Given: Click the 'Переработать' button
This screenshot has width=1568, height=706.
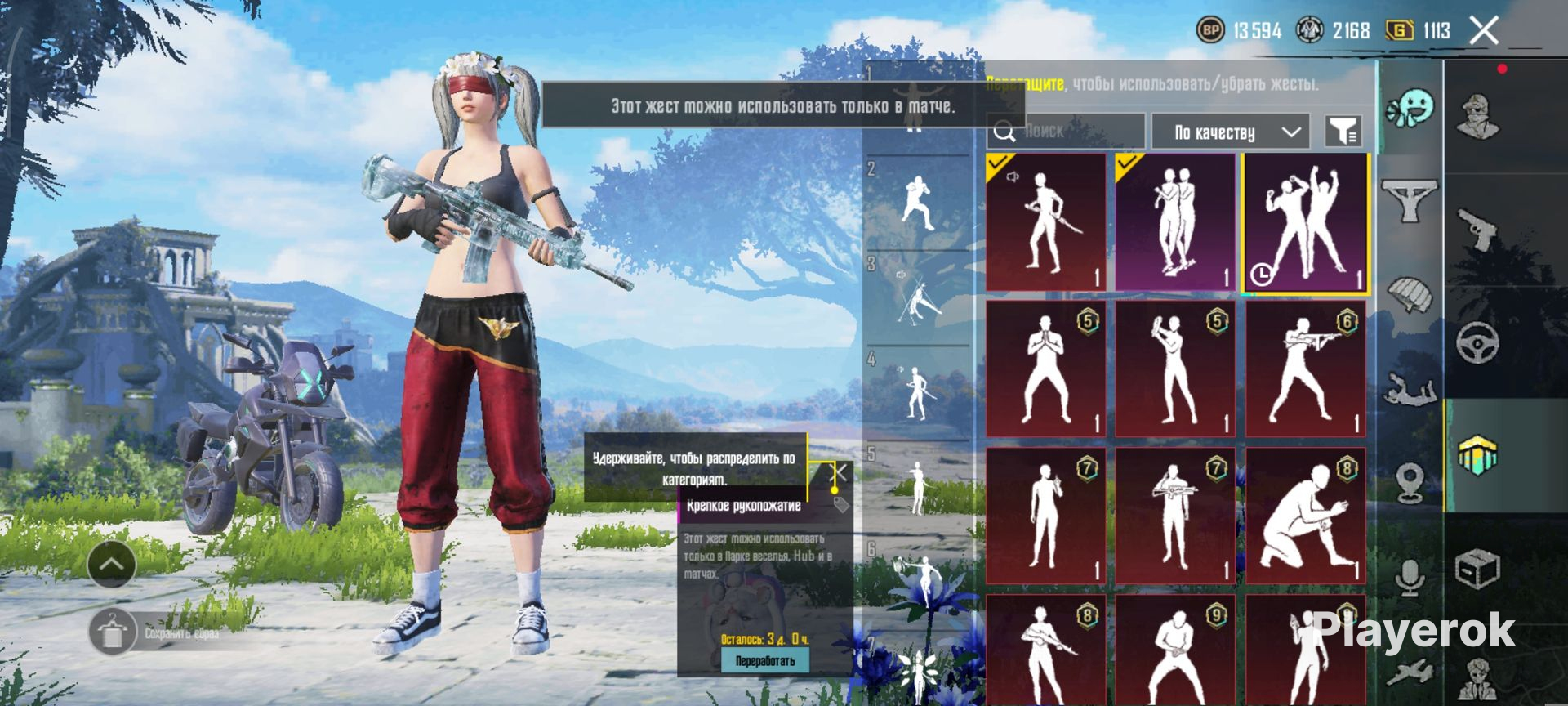Looking at the screenshot, I should (x=764, y=660).
